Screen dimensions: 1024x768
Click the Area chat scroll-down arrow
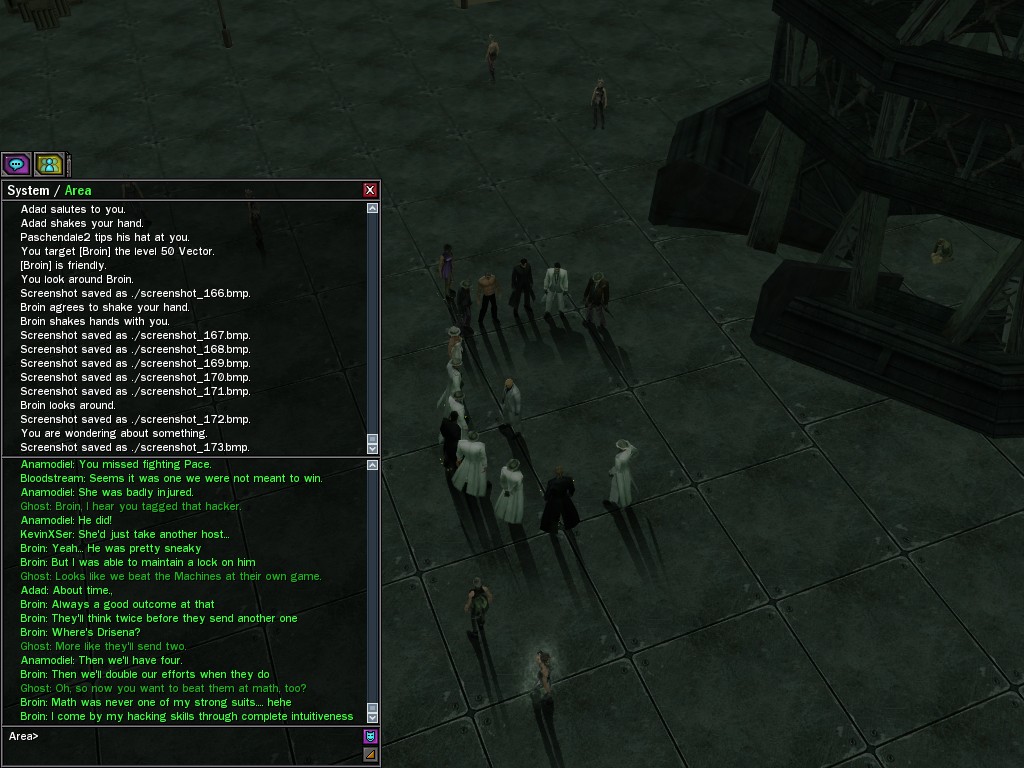(x=373, y=717)
